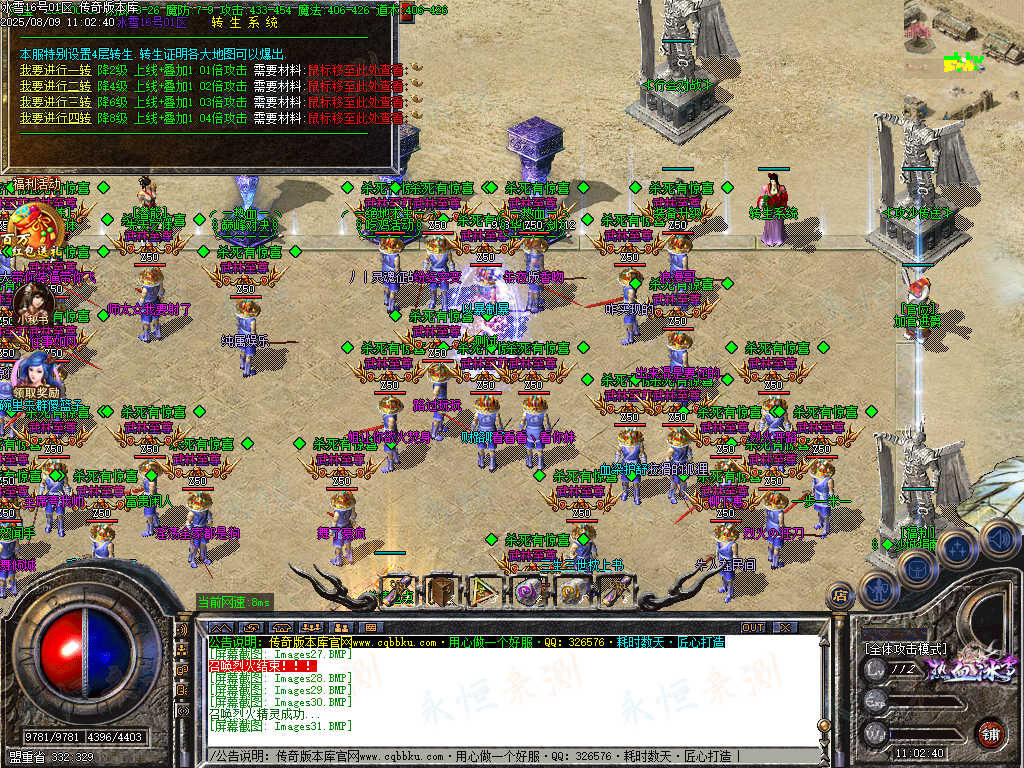Open the bag round button
The height and width of the screenshot is (768, 1024).
pos(915,567)
